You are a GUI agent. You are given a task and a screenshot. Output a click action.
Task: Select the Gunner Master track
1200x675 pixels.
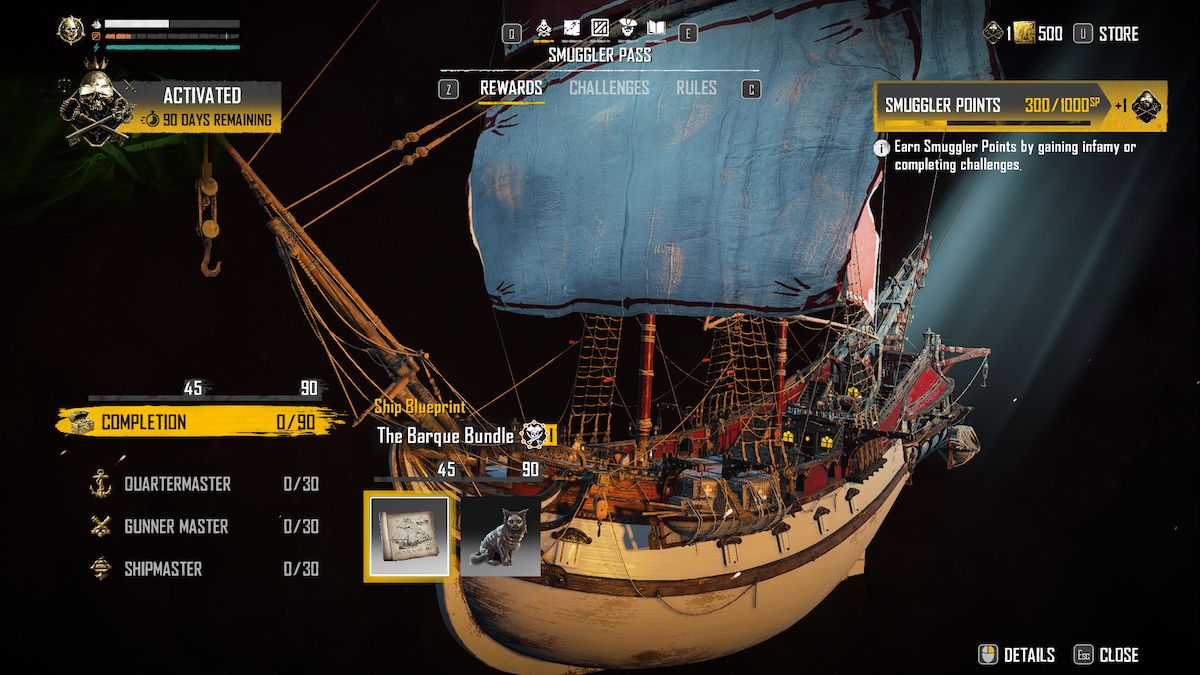pos(176,526)
